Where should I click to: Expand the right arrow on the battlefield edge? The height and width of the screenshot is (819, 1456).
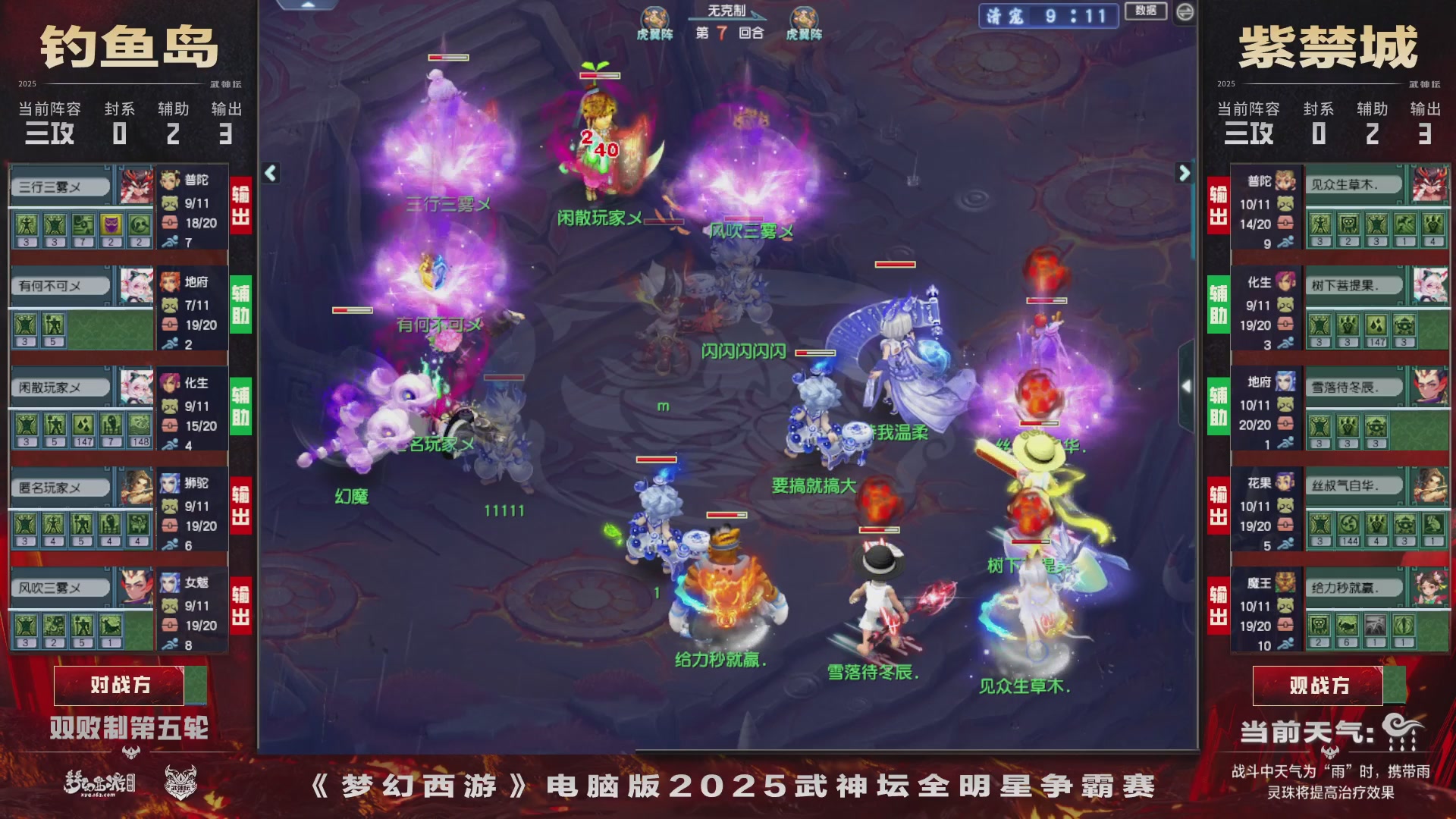click(x=1183, y=173)
